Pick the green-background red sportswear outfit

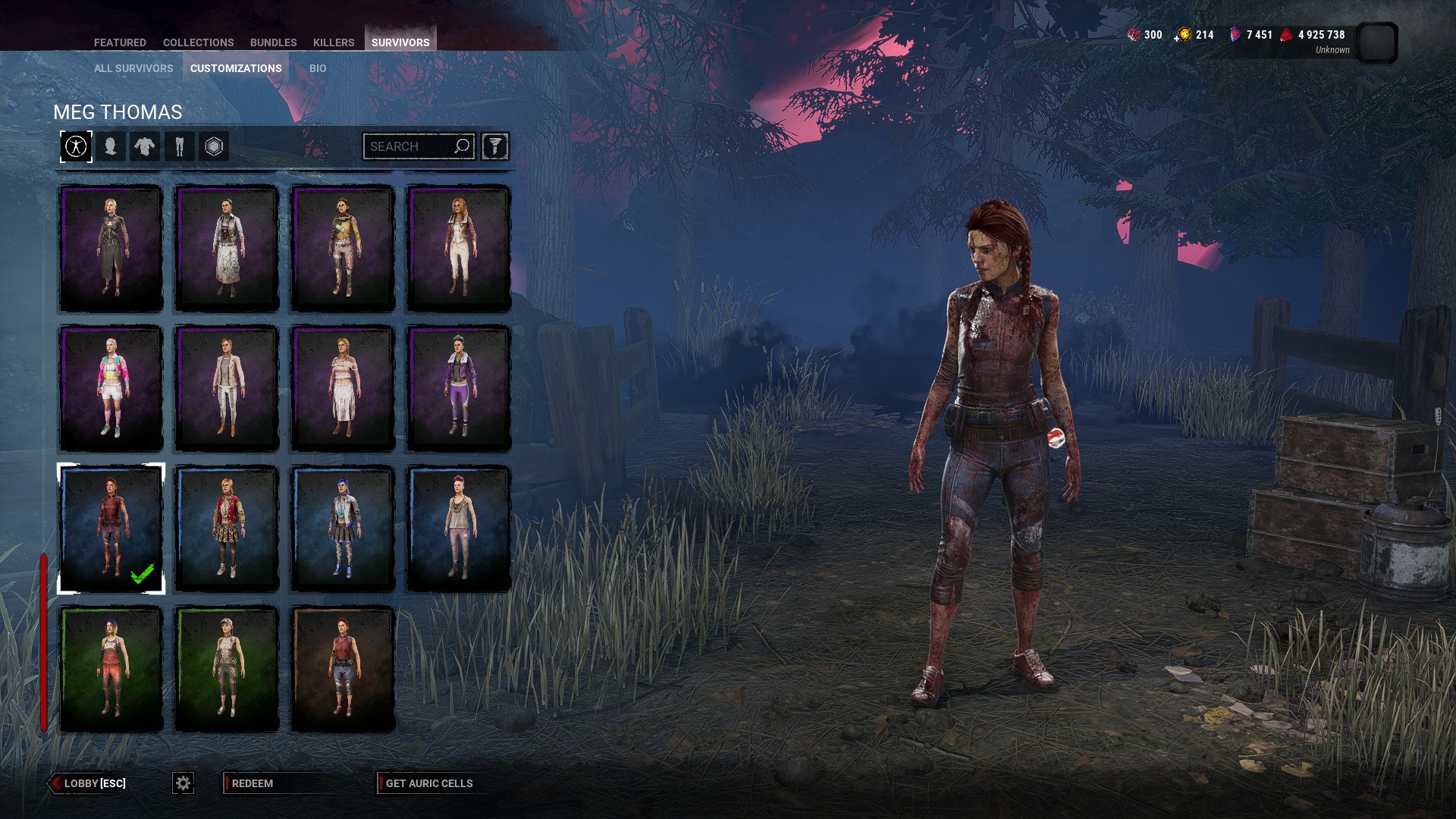point(111,669)
